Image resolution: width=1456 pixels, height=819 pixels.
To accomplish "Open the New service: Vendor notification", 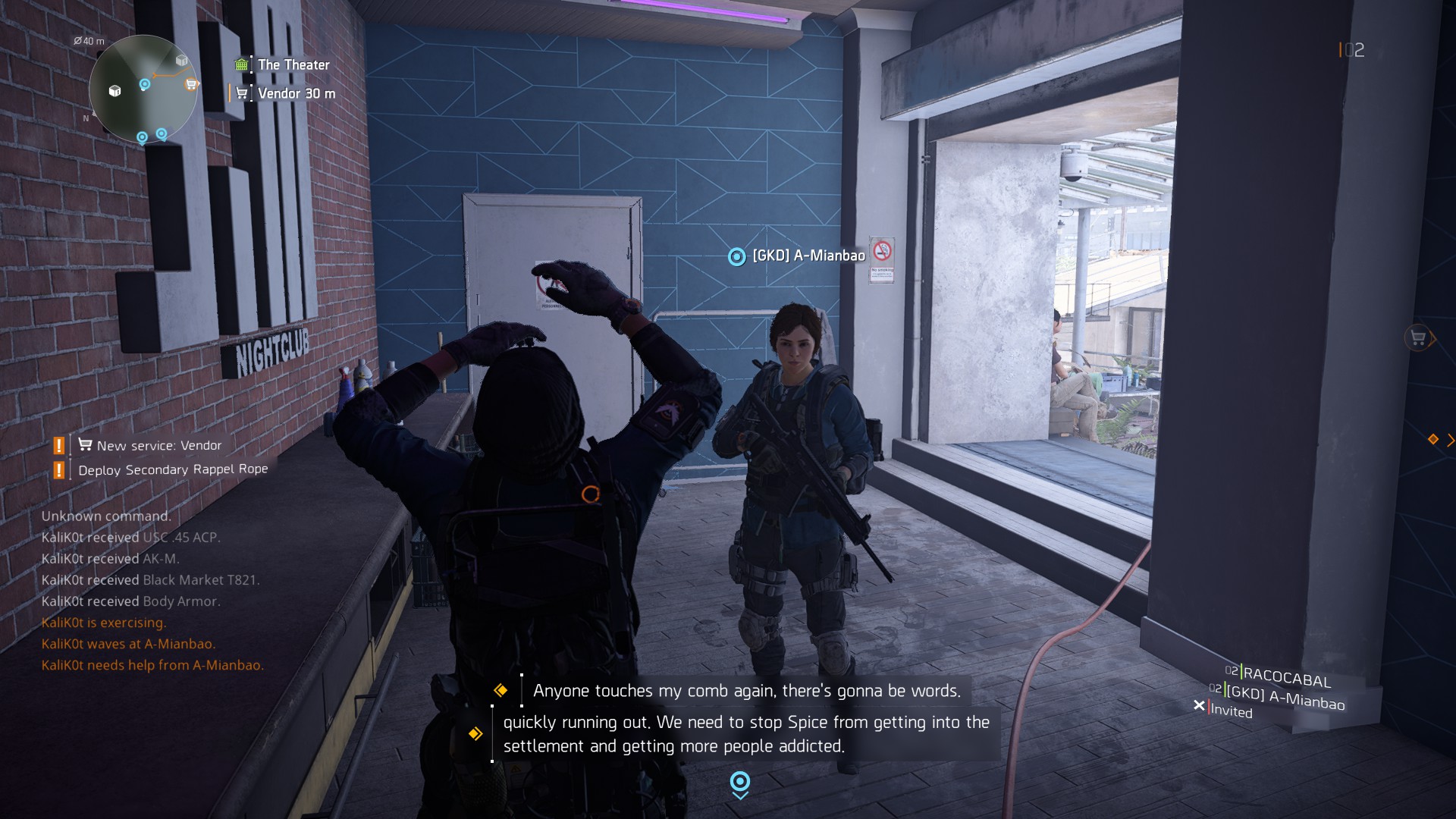I will pyautogui.click(x=158, y=446).
